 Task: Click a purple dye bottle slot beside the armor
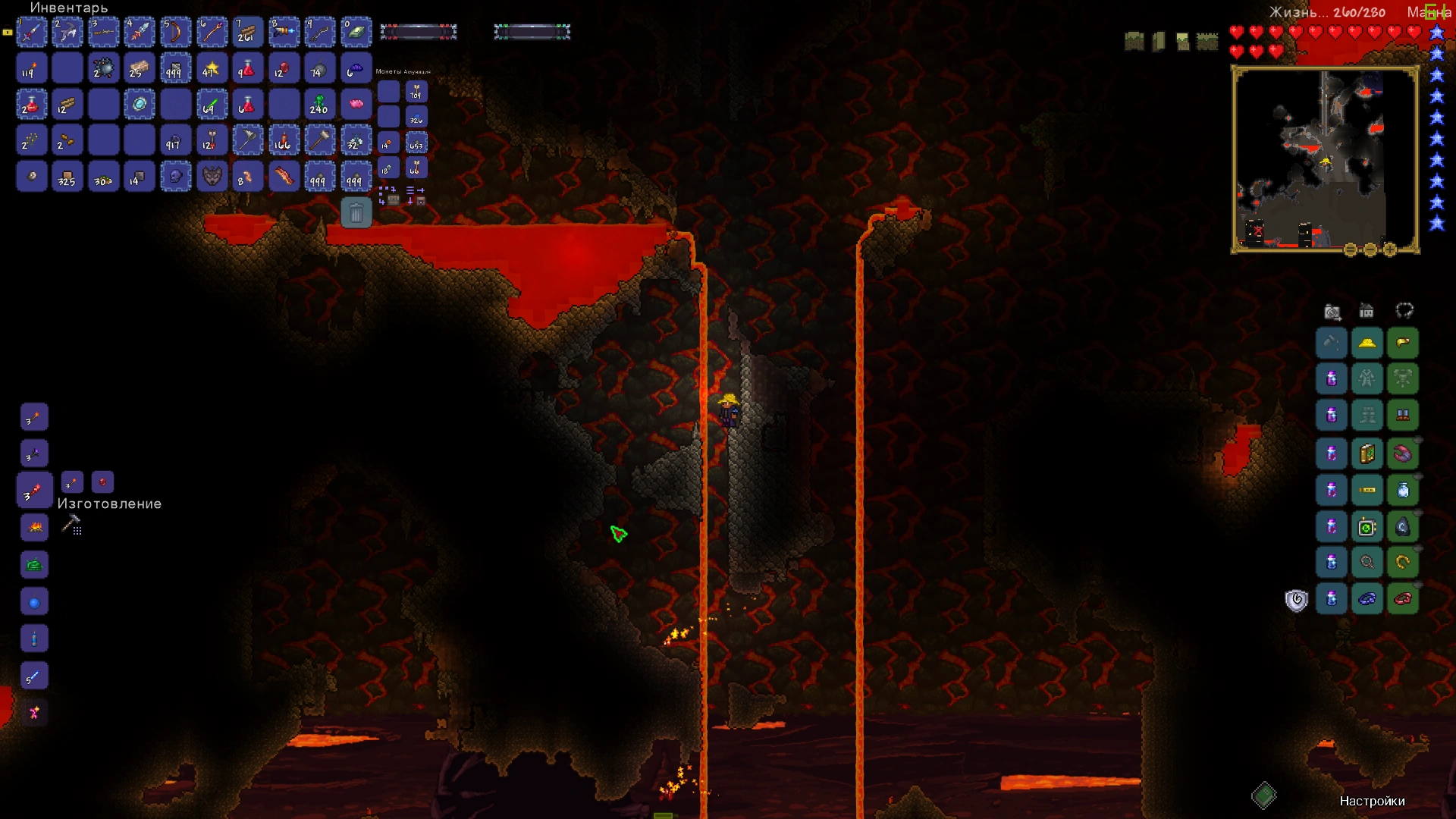1332,379
